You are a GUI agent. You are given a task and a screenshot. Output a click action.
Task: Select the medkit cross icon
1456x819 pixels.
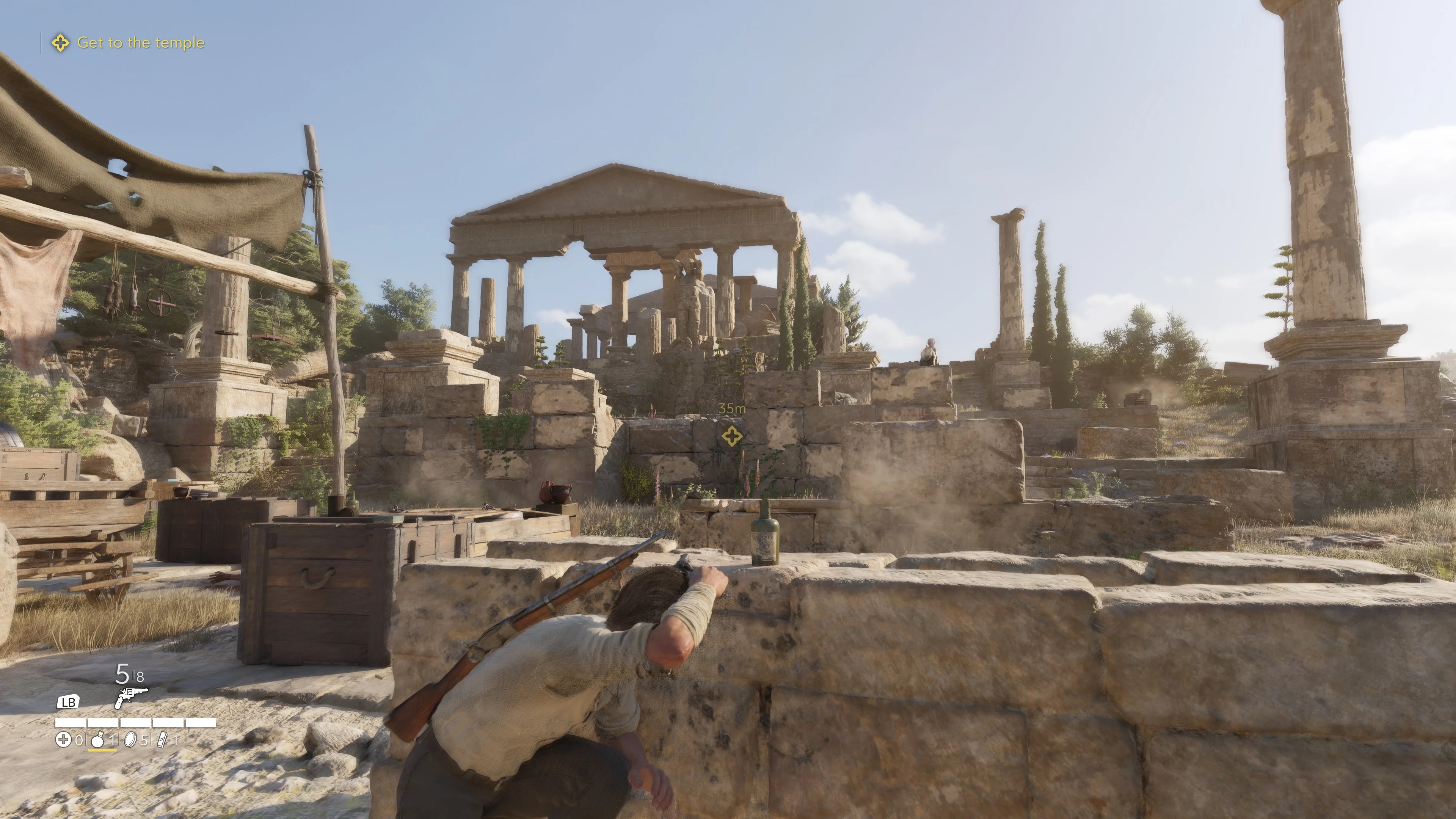(x=63, y=739)
